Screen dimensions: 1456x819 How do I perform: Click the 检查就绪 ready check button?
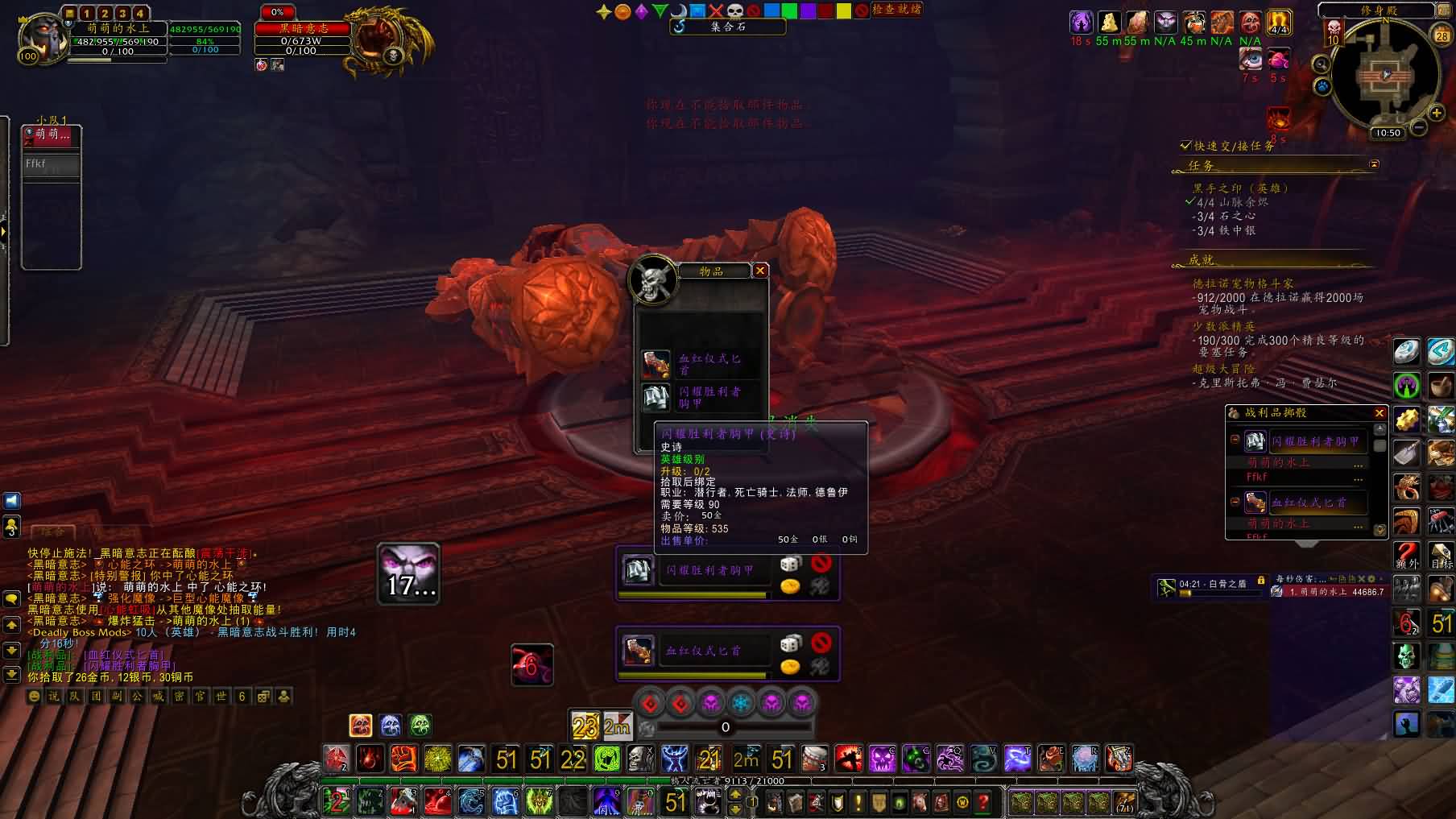pos(896,10)
